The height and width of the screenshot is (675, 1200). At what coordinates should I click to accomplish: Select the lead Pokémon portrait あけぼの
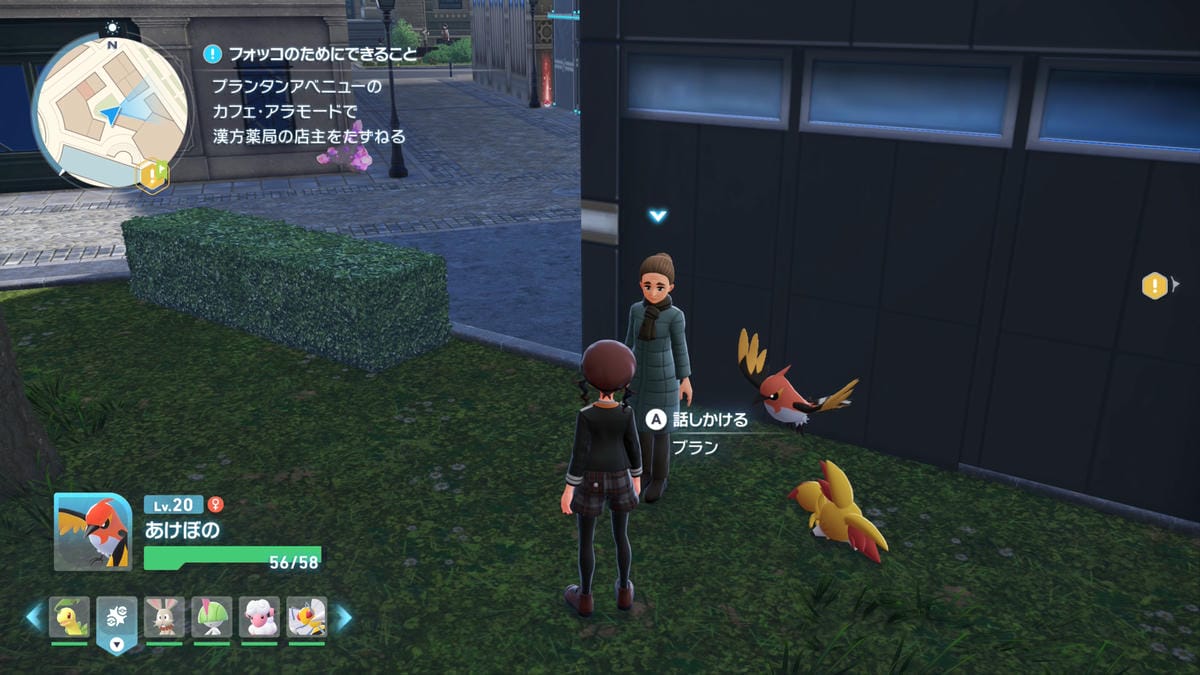click(x=93, y=532)
